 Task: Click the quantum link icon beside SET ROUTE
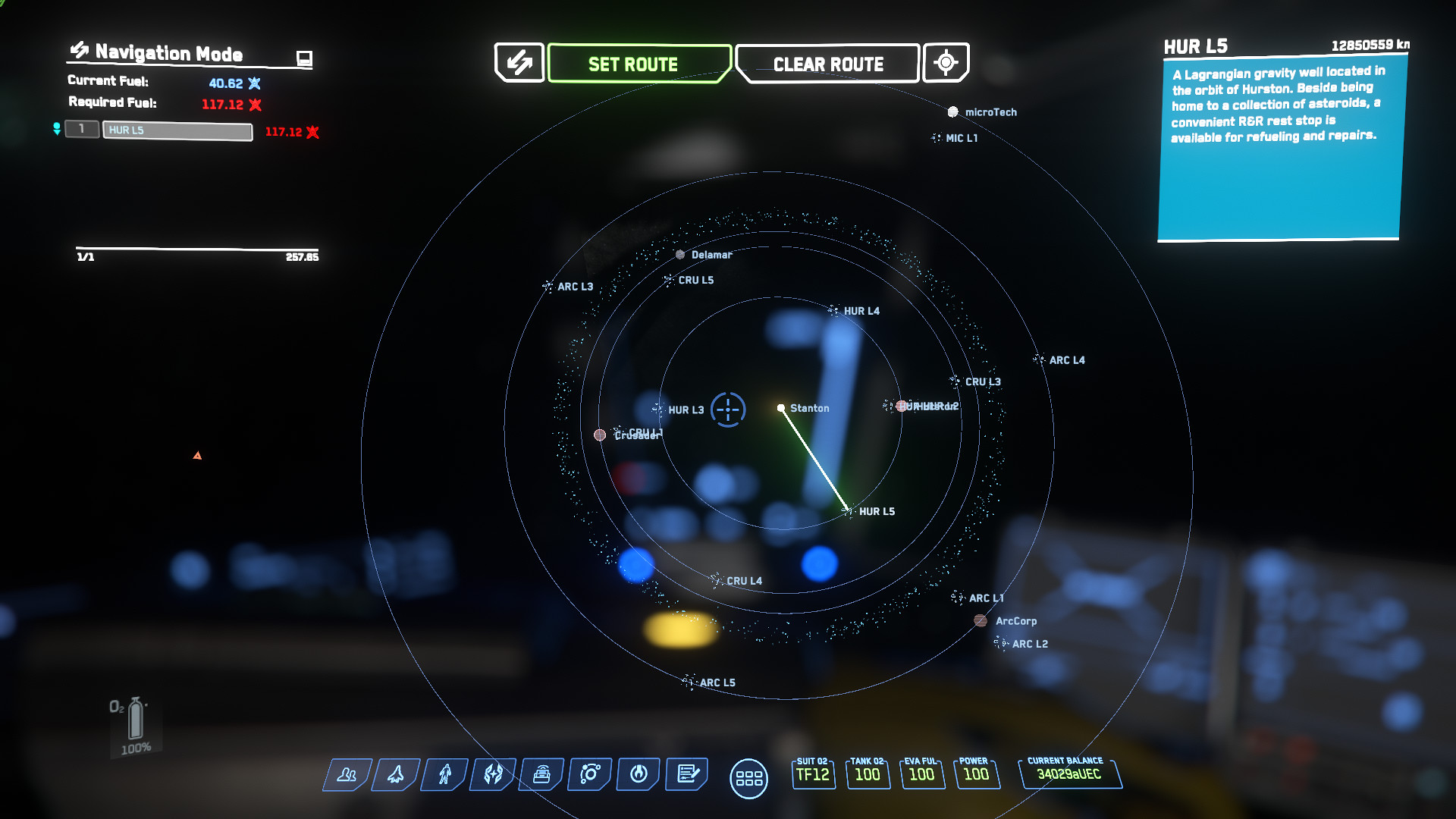coord(519,62)
